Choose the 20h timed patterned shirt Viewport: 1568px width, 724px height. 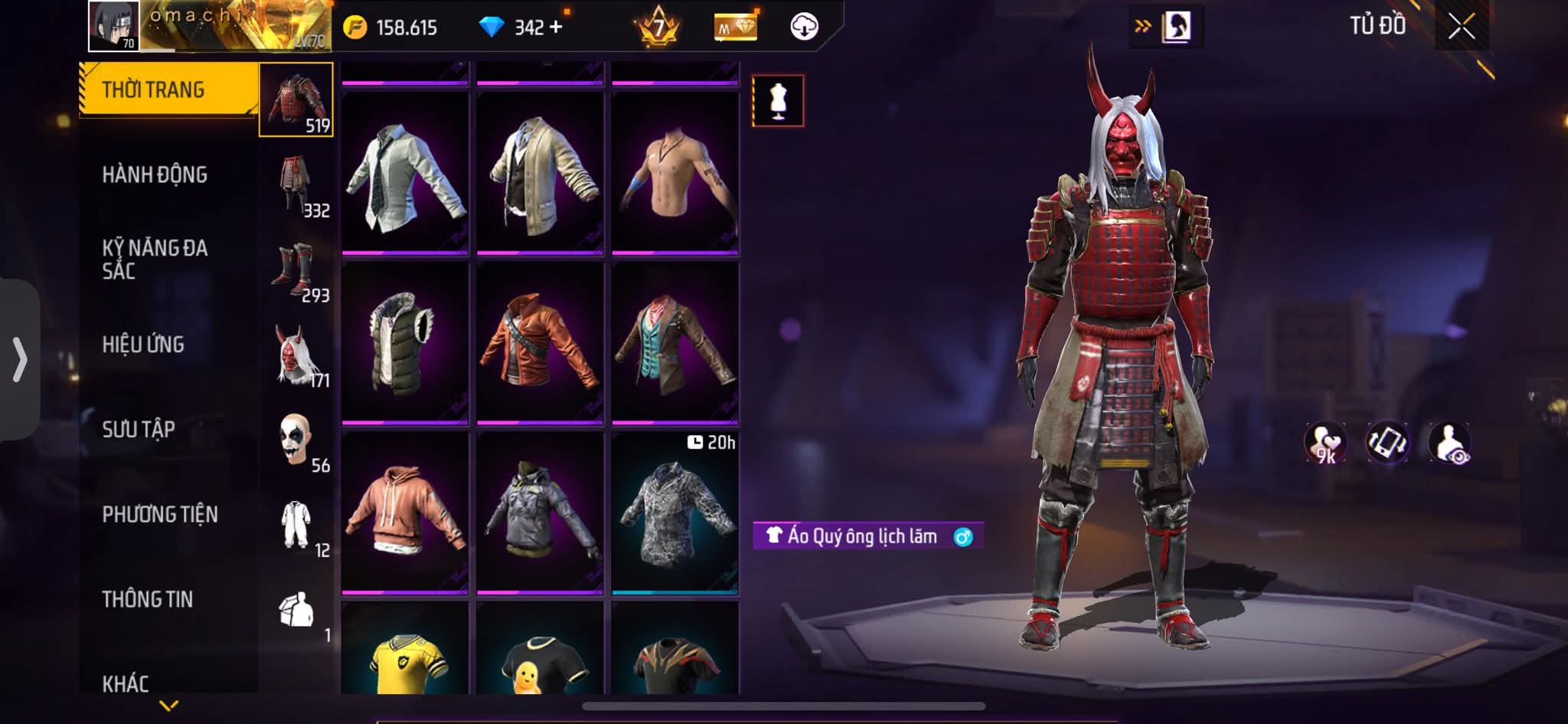click(x=675, y=512)
